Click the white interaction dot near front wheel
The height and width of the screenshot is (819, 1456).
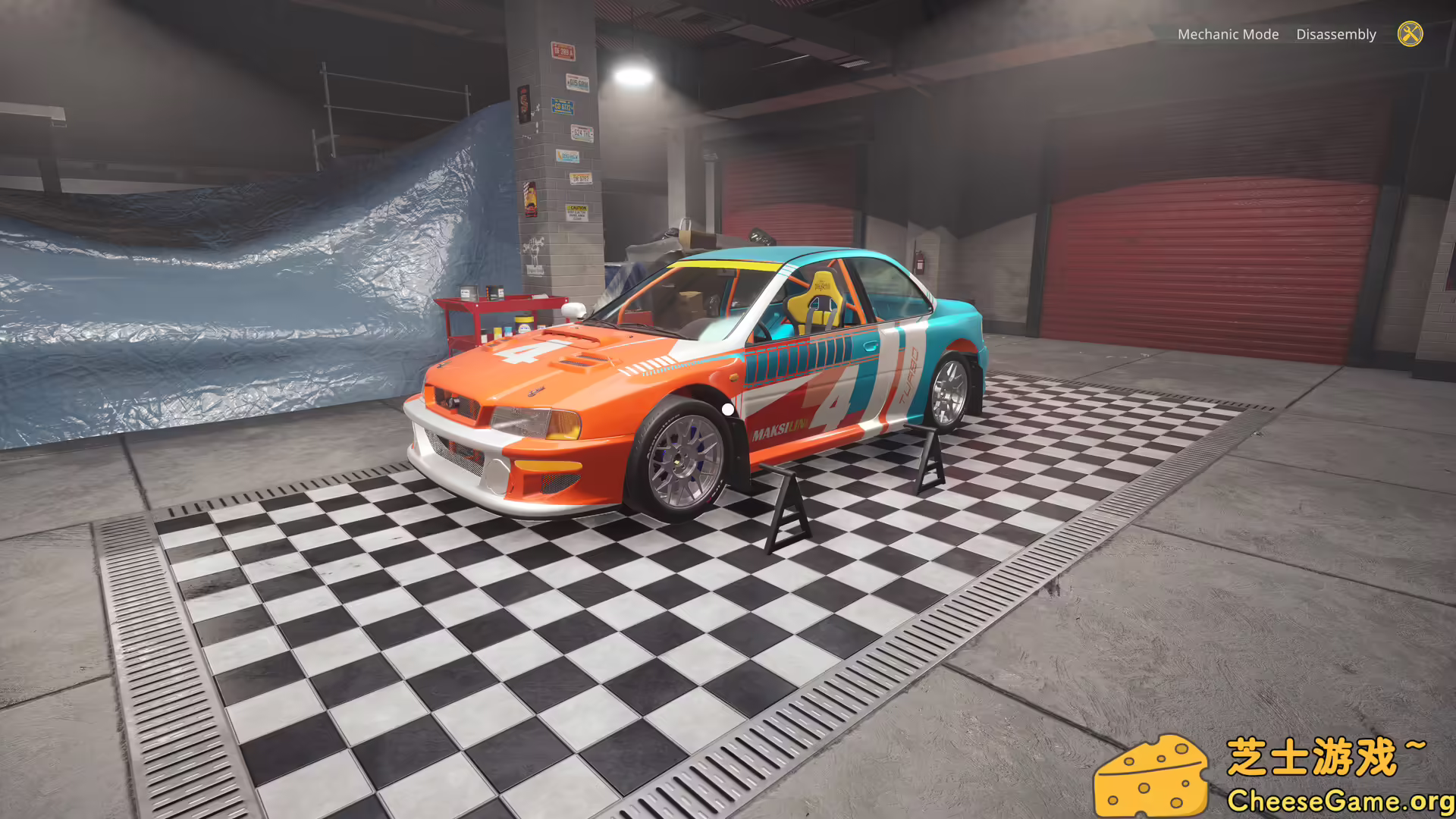[x=729, y=408]
